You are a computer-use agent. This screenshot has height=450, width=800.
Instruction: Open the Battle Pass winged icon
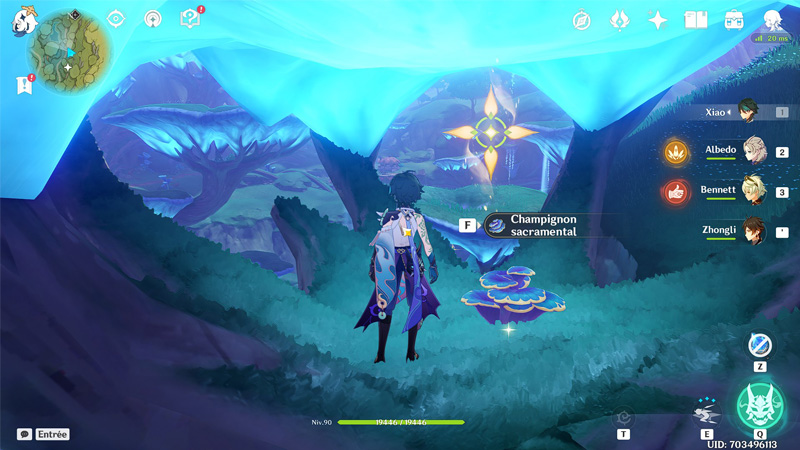point(619,20)
